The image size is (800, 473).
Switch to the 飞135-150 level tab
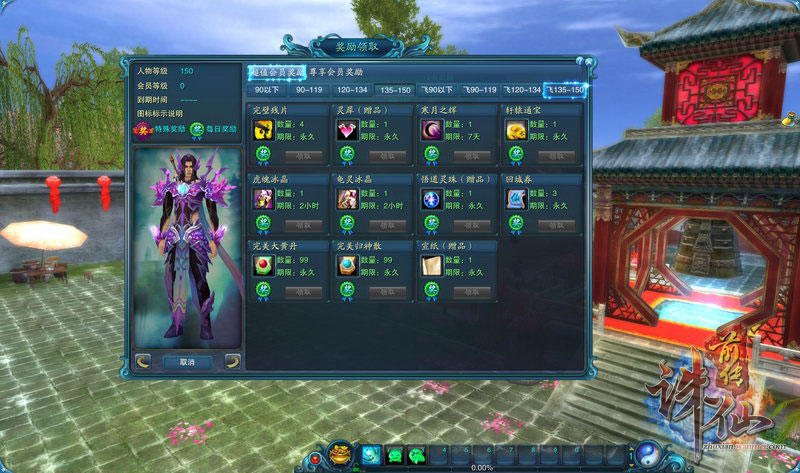(564, 90)
